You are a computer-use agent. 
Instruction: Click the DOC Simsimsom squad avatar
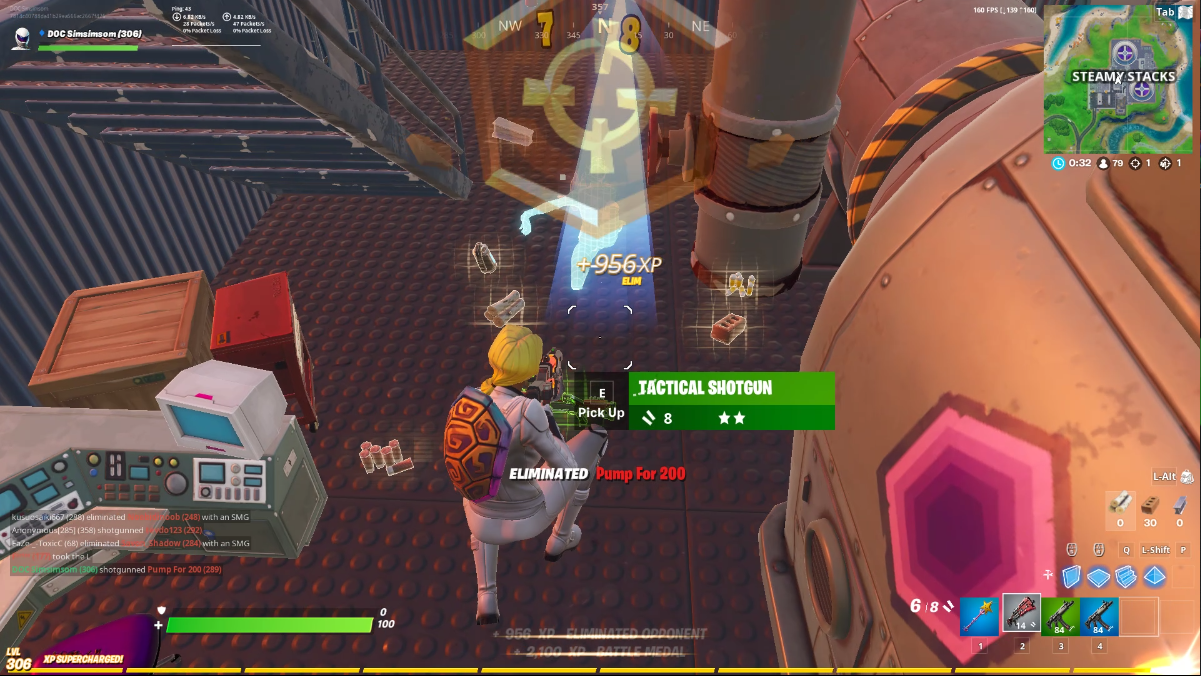point(22,38)
